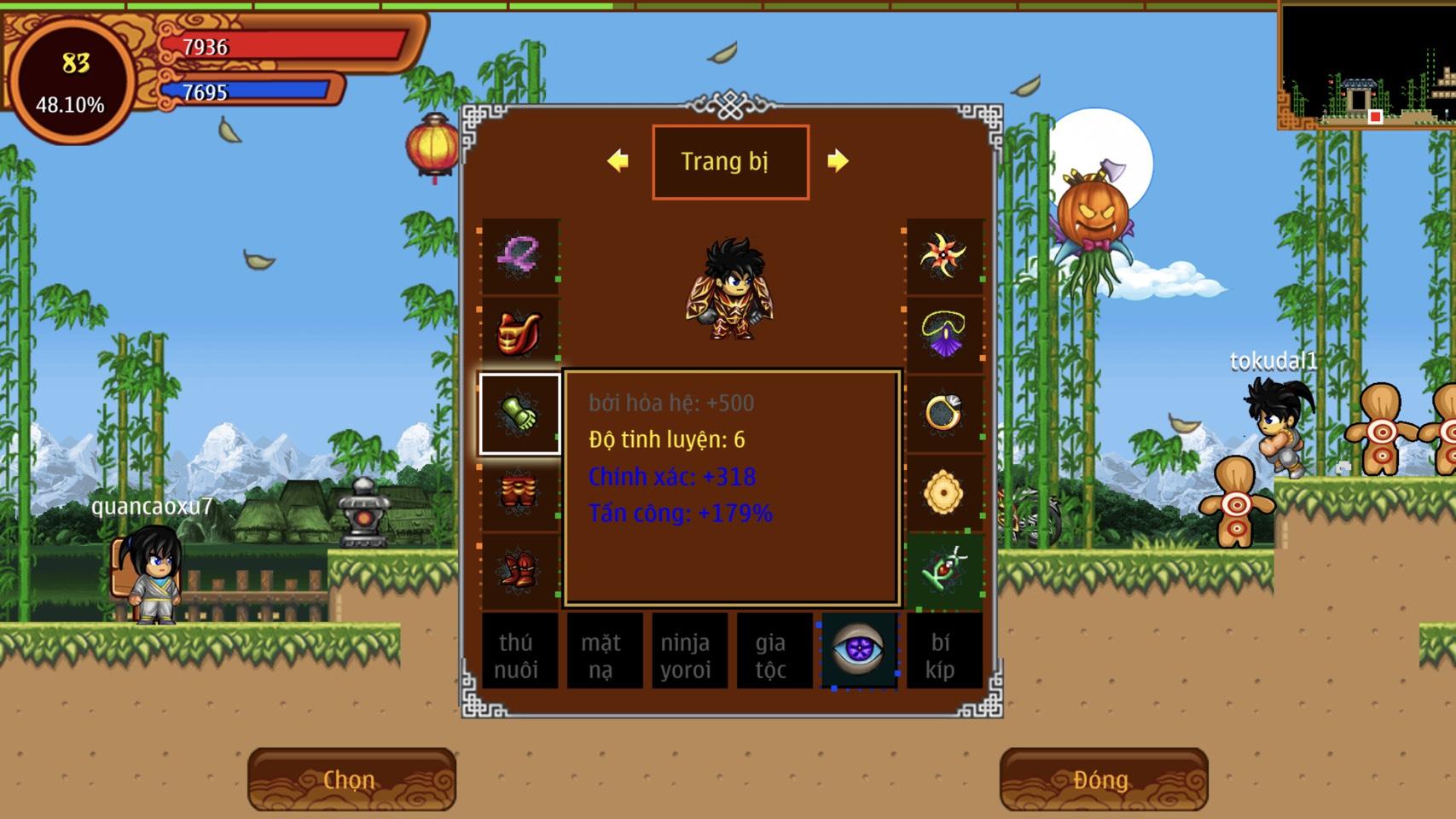
Task: Select the pink hat equipment slot
Action: [520, 256]
